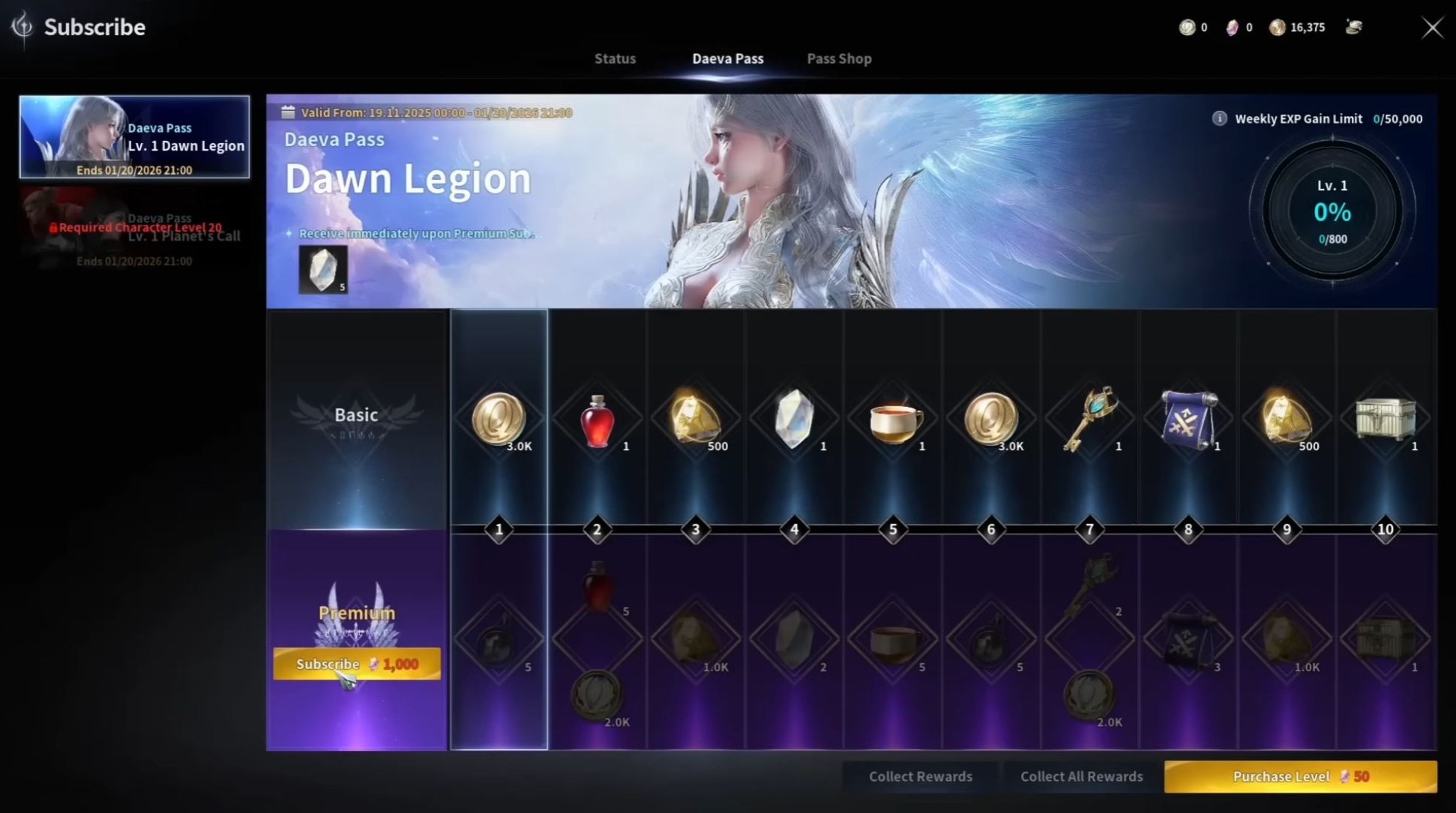The height and width of the screenshot is (813, 1456).
Task: Inspect the level 7 ornate key reward
Action: [1089, 419]
